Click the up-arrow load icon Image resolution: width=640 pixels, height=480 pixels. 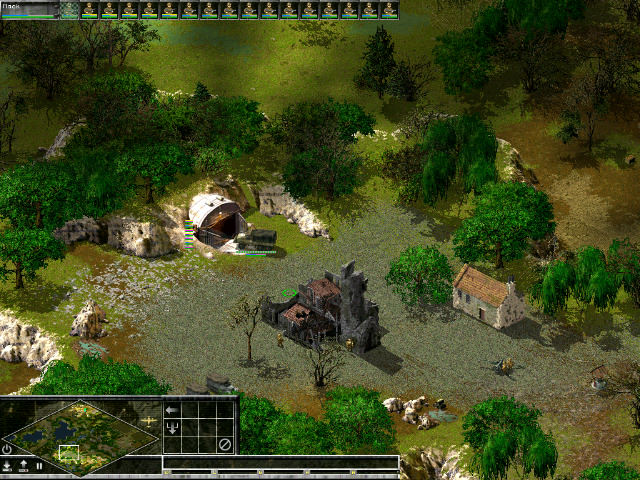23,466
